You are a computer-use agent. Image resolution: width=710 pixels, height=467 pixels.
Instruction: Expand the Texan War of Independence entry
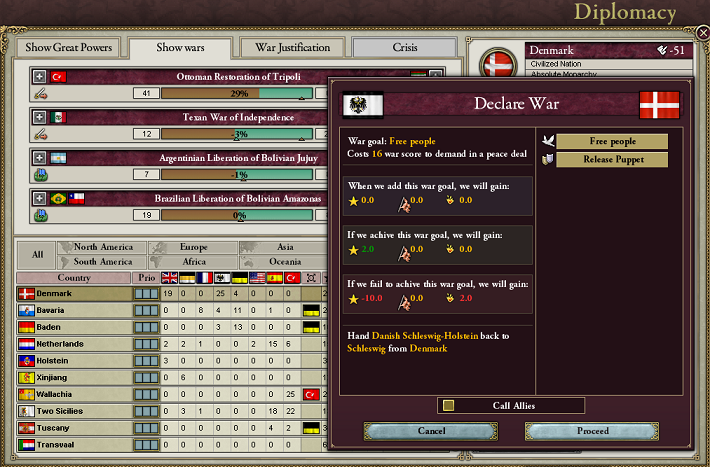click(39, 117)
